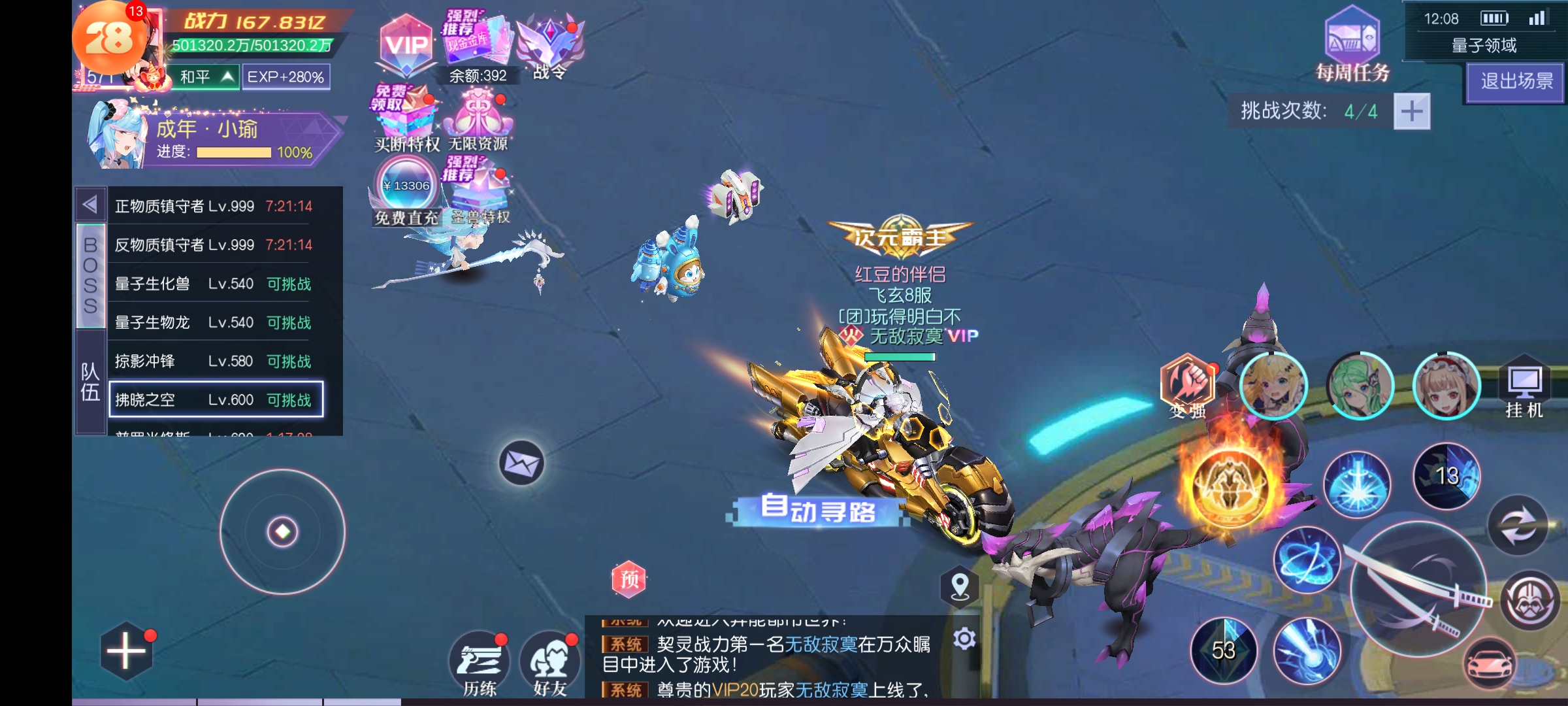
Task: Switch to the 队伍 team tab
Action: [x=90, y=382]
